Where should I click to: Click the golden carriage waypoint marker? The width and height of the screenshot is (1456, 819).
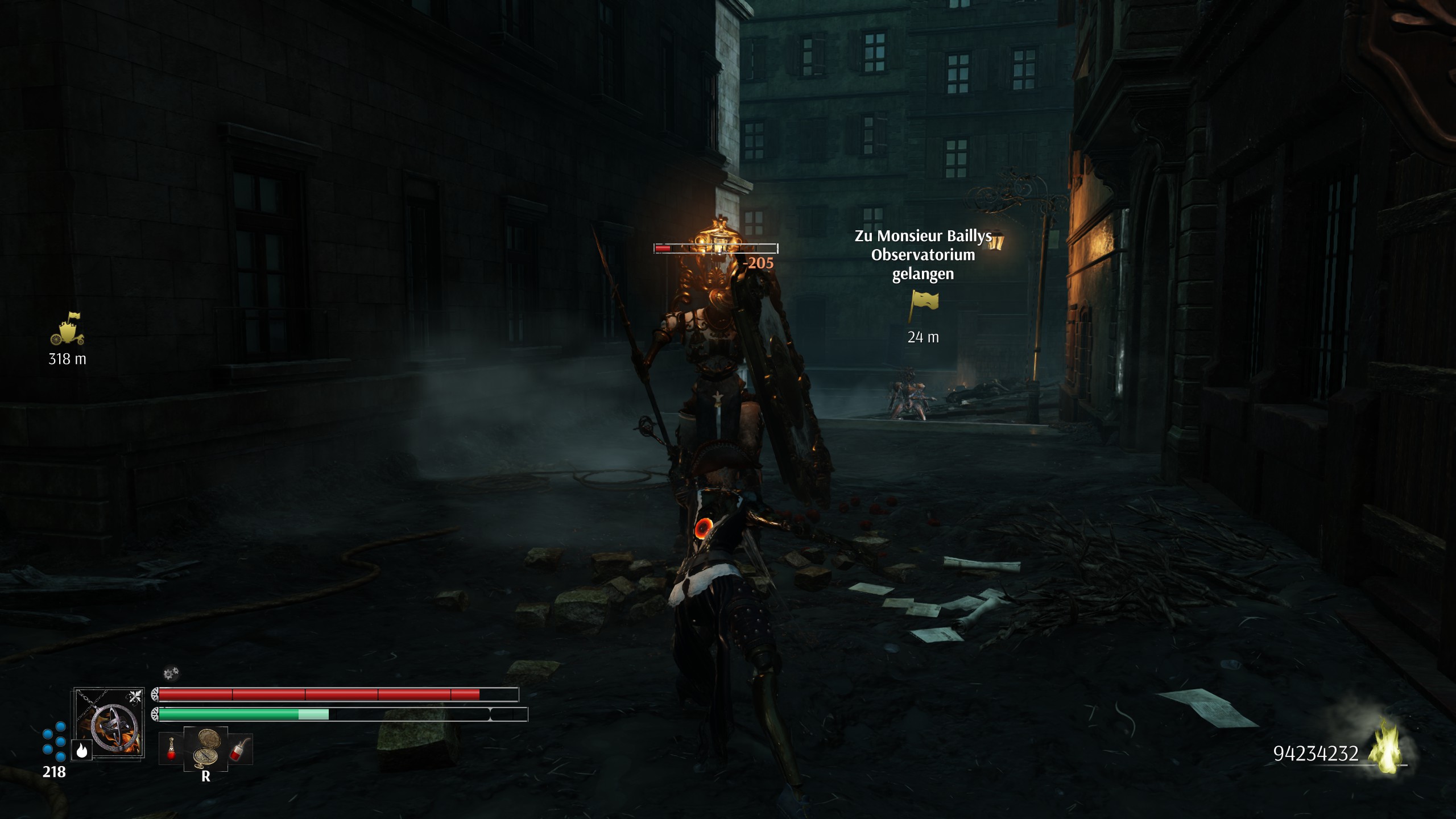tap(68, 329)
